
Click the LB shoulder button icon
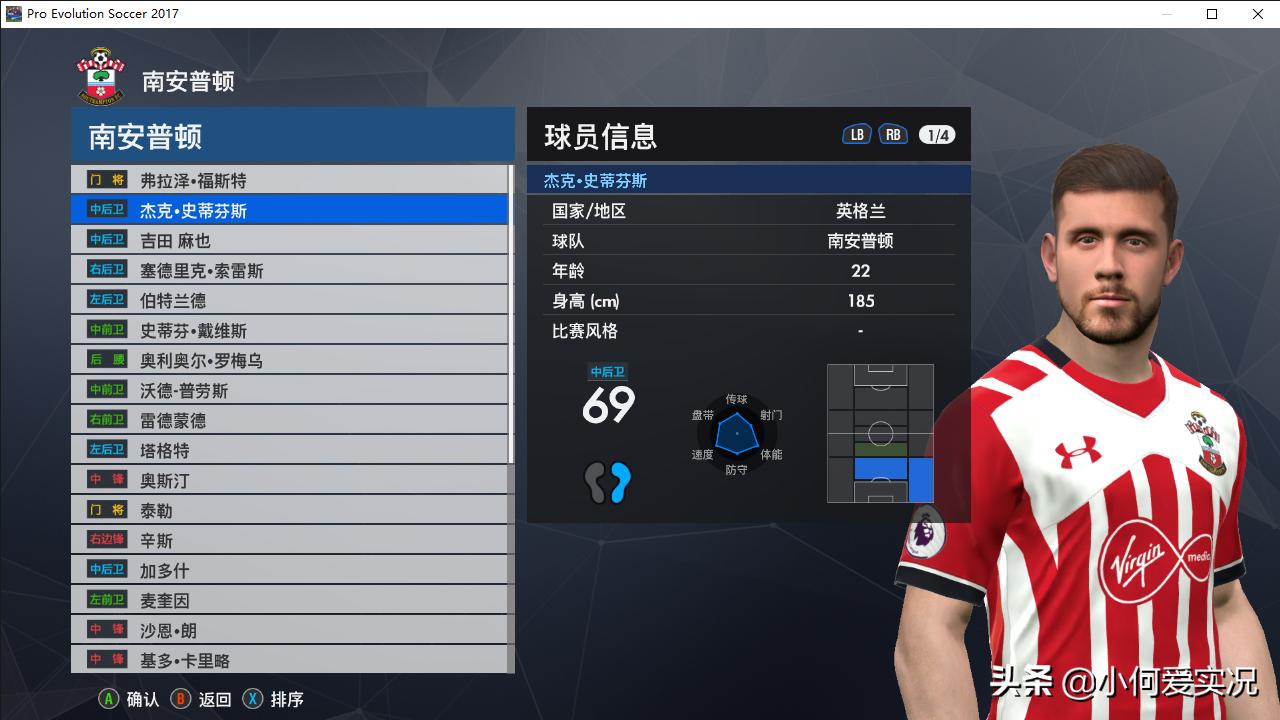click(x=856, y=132)
